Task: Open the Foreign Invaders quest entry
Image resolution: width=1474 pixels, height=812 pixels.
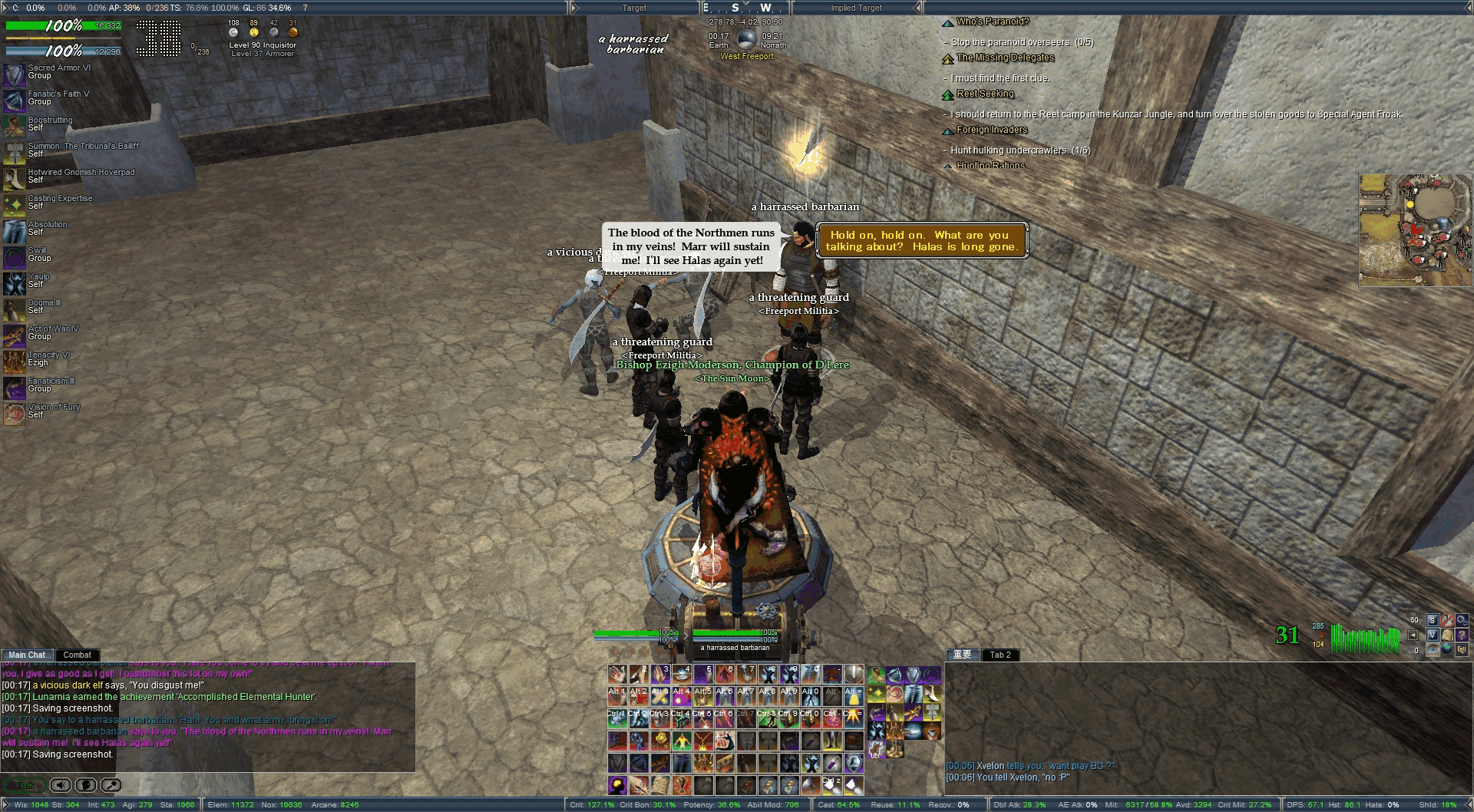Action: click(x=991, y=130)
